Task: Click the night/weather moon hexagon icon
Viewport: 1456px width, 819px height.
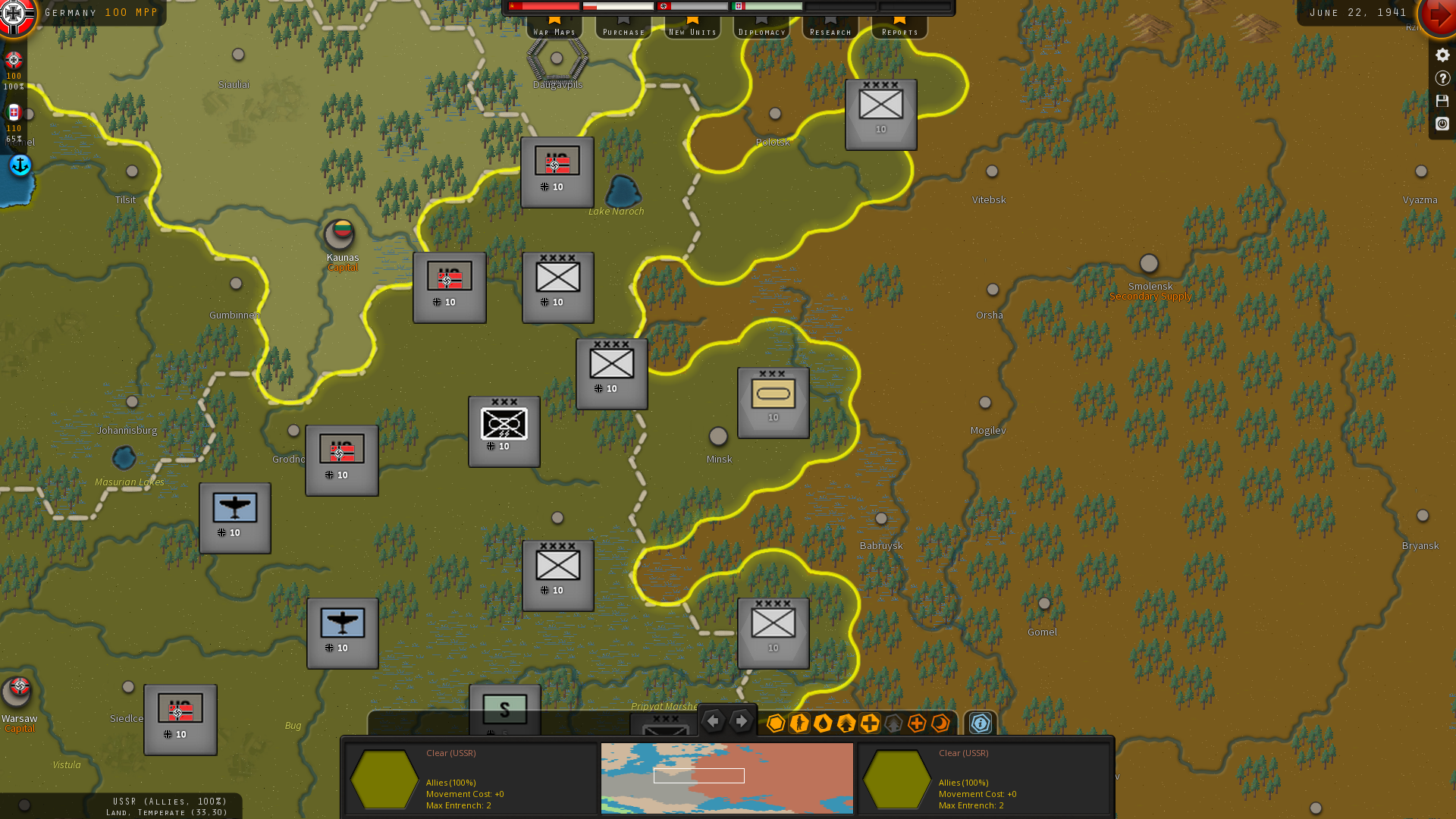Action: [x=940, y=723]
